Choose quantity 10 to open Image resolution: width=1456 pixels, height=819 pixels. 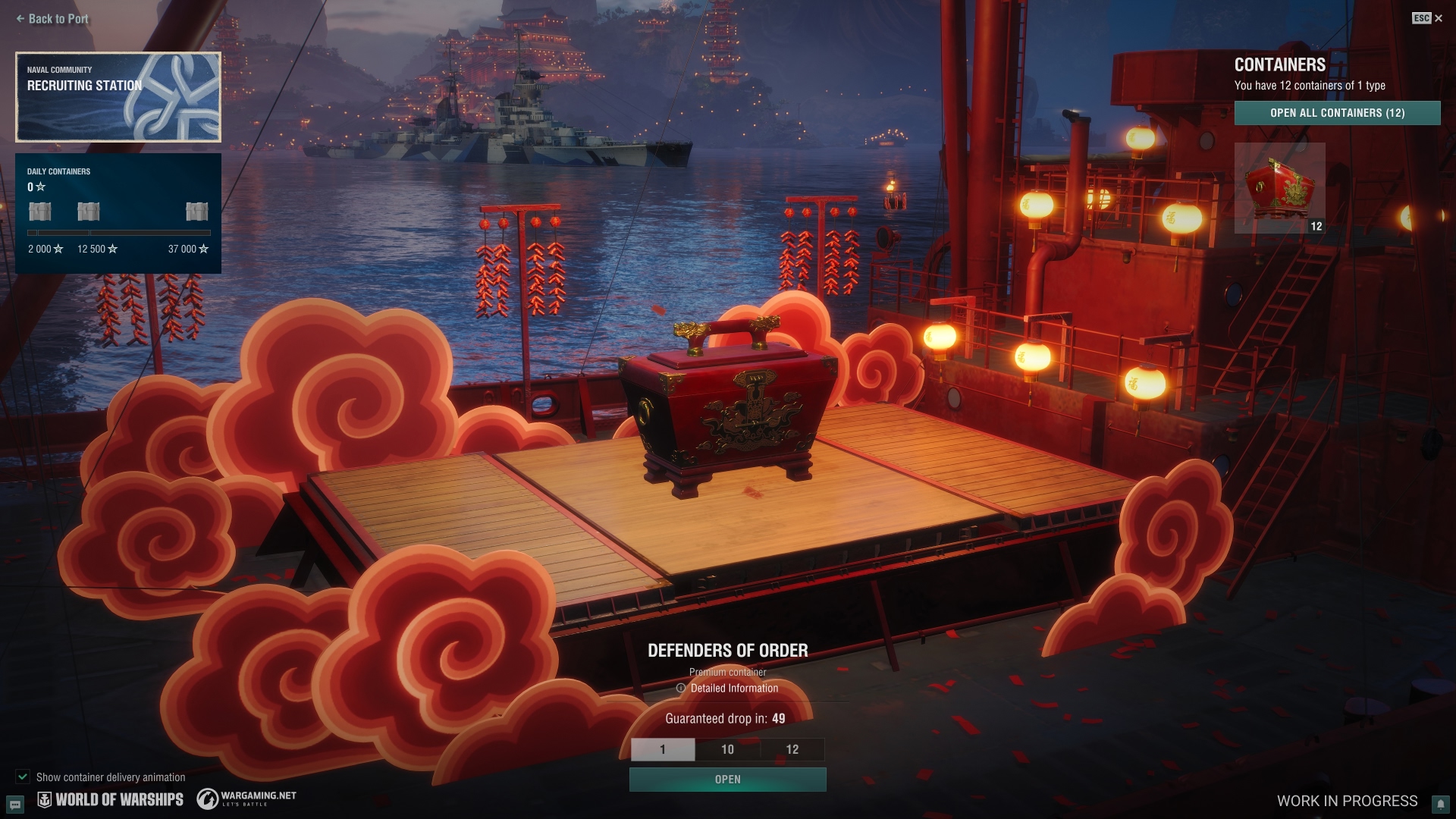(727, 749)
